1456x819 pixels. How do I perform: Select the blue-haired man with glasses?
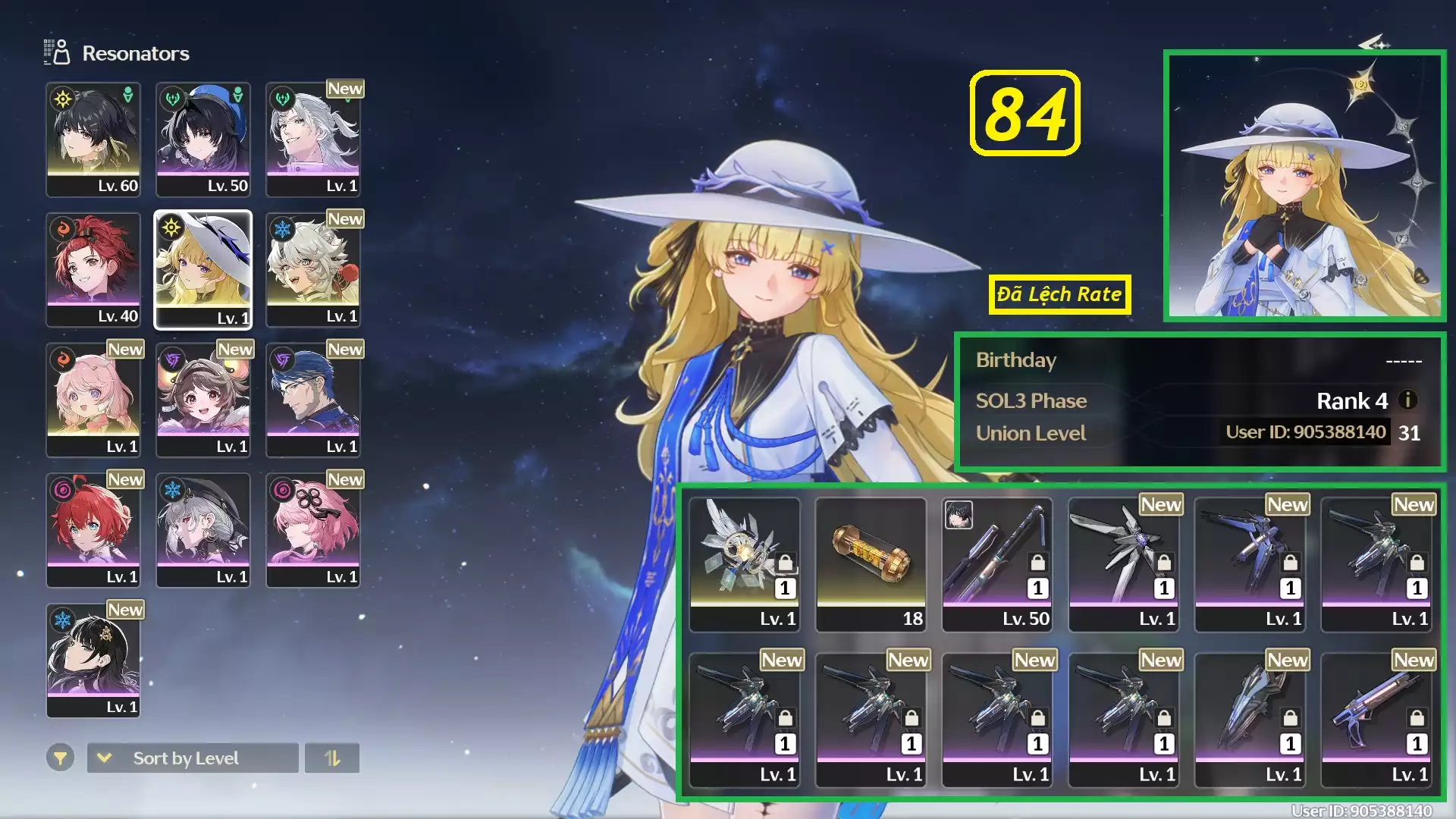(x=313, y=400)
